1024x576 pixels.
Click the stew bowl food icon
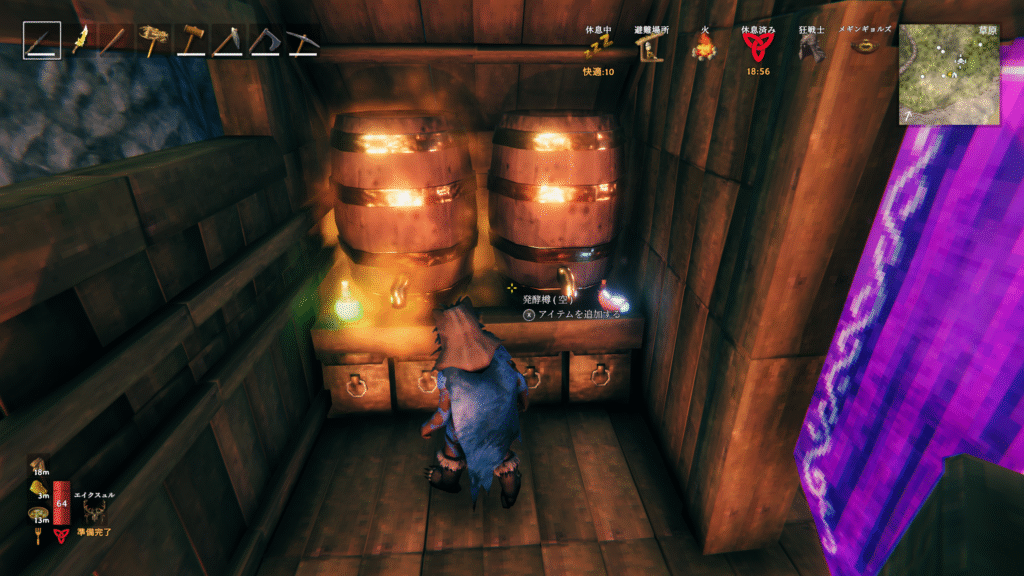click(x=35, y=514)
